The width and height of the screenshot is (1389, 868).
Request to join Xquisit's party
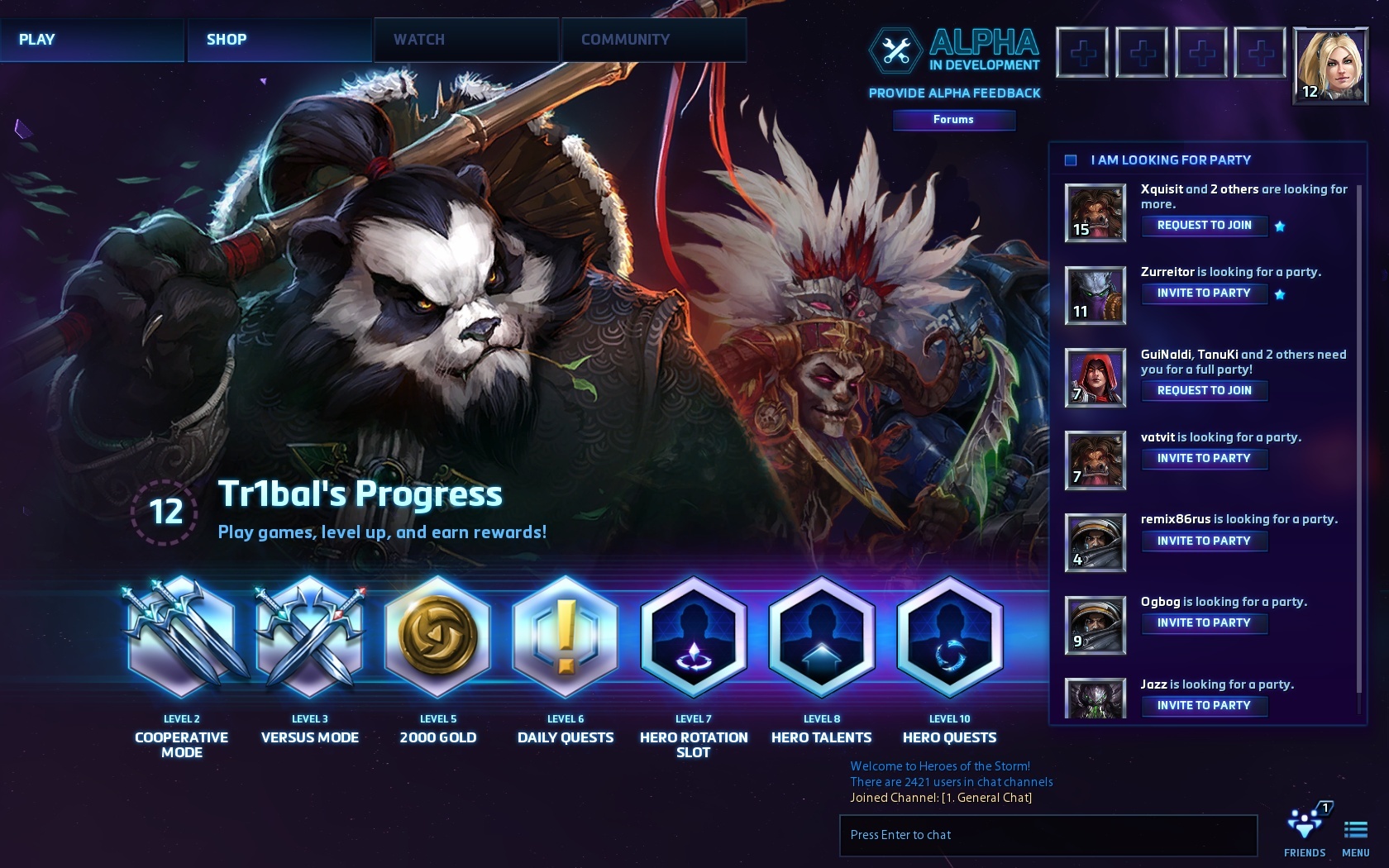(1204, 226)
